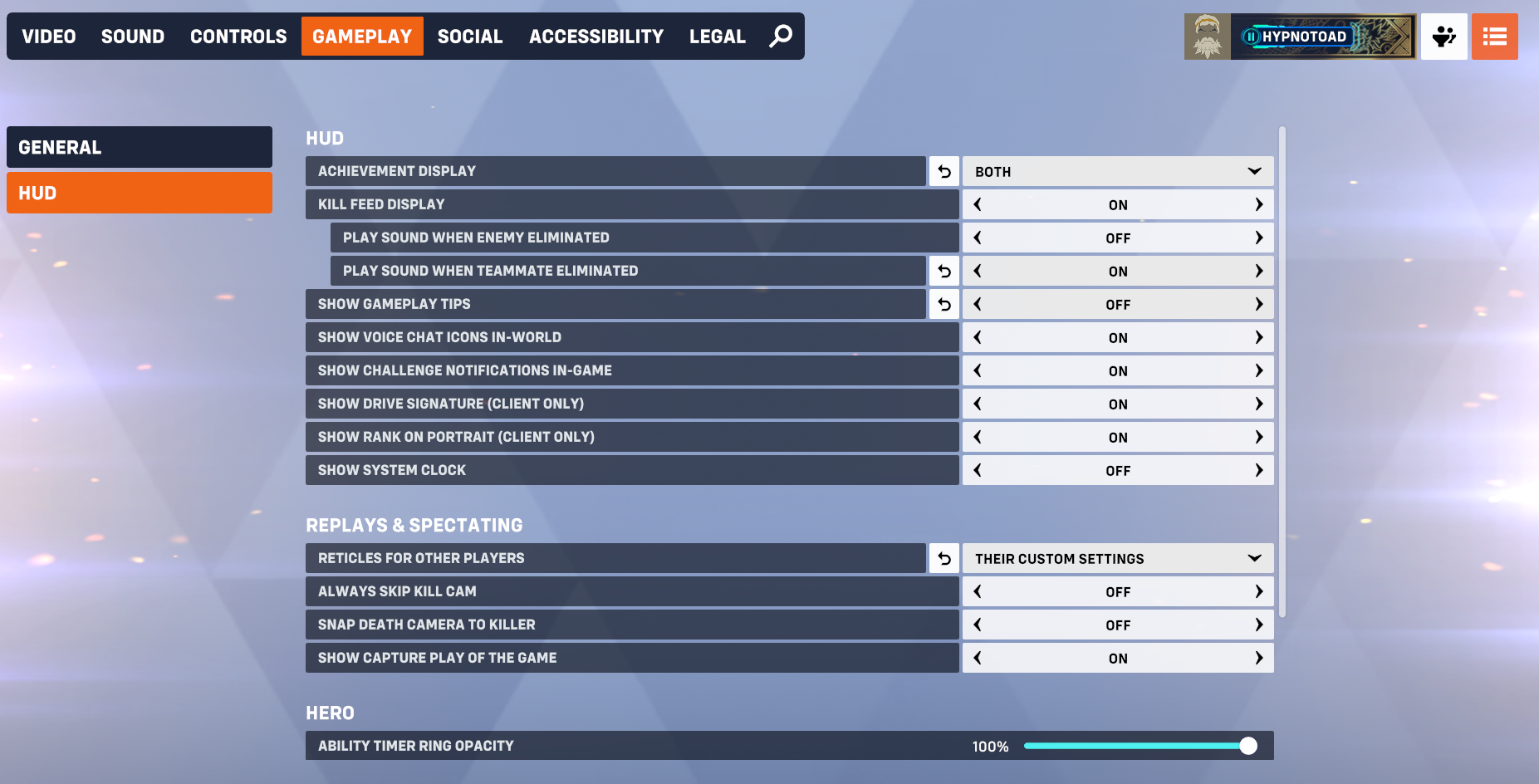Image resolution: width=1539 pixels, height=784 pixels.
Task: Select the General sidebar section
Action: 139,147
